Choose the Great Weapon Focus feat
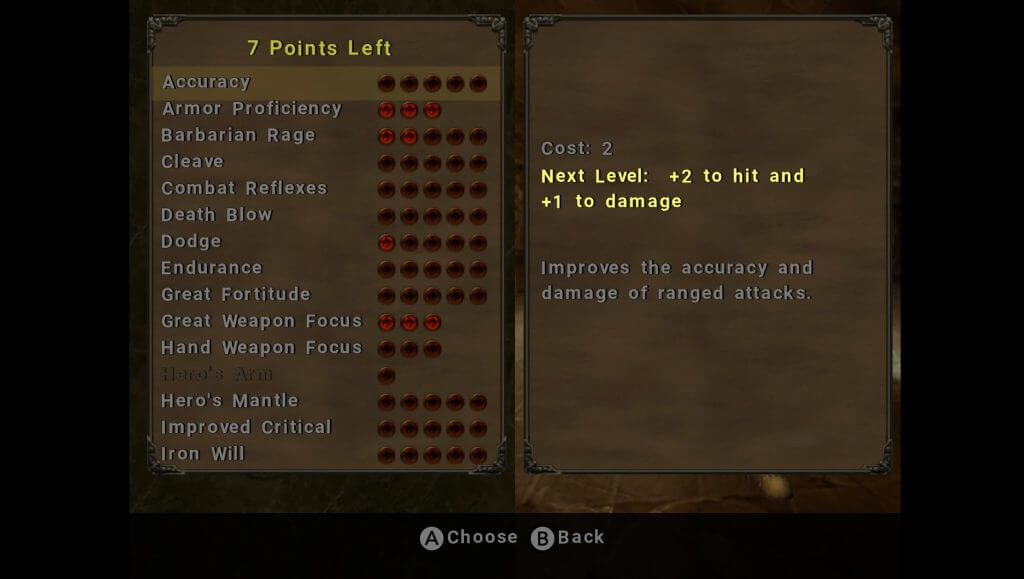 pos(262,321)
